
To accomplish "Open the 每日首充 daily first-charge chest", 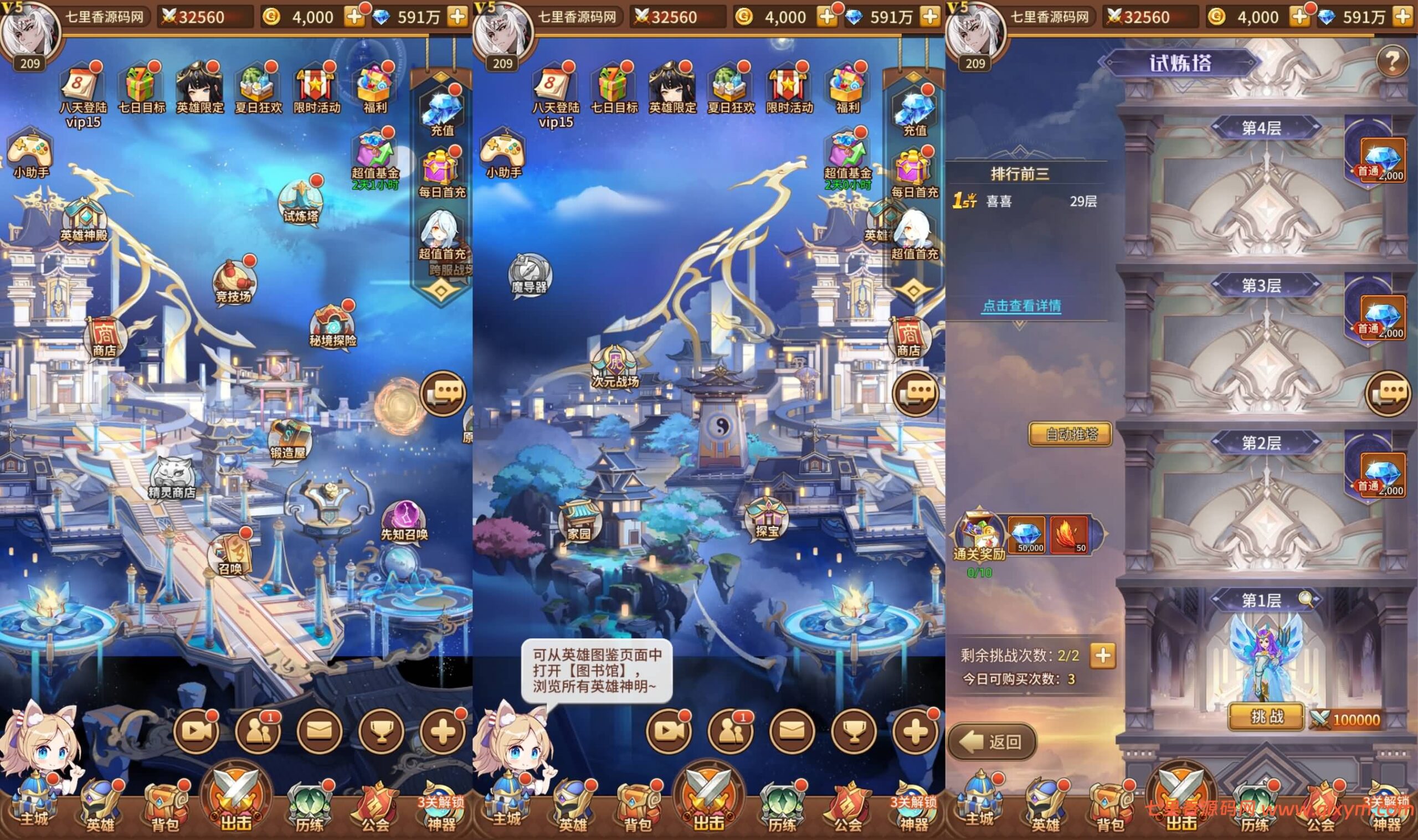I will [x=440, y=170].
